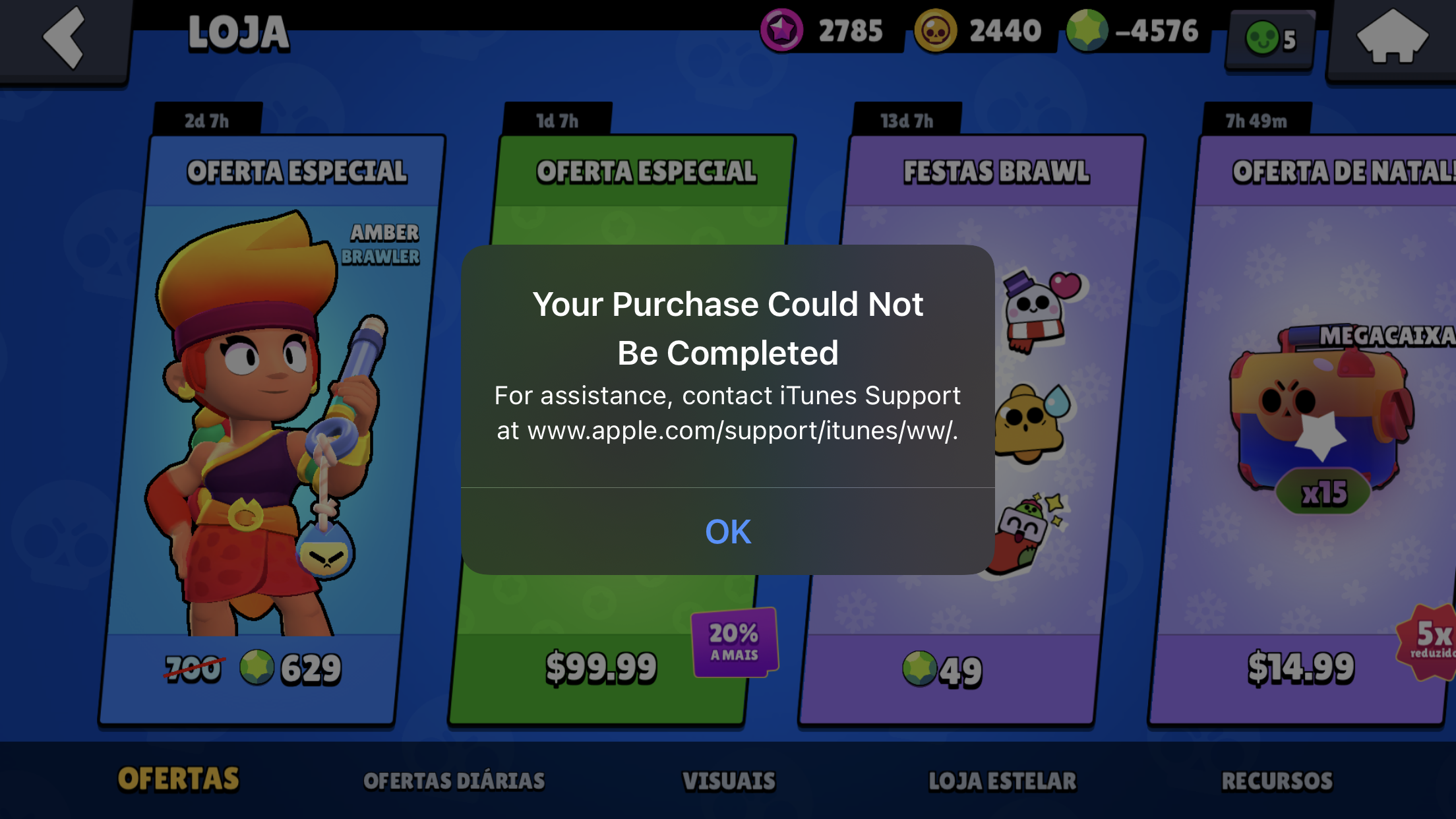Go back using the arrow button
The image size is (1456, 819).
click(x=64, y=38)
